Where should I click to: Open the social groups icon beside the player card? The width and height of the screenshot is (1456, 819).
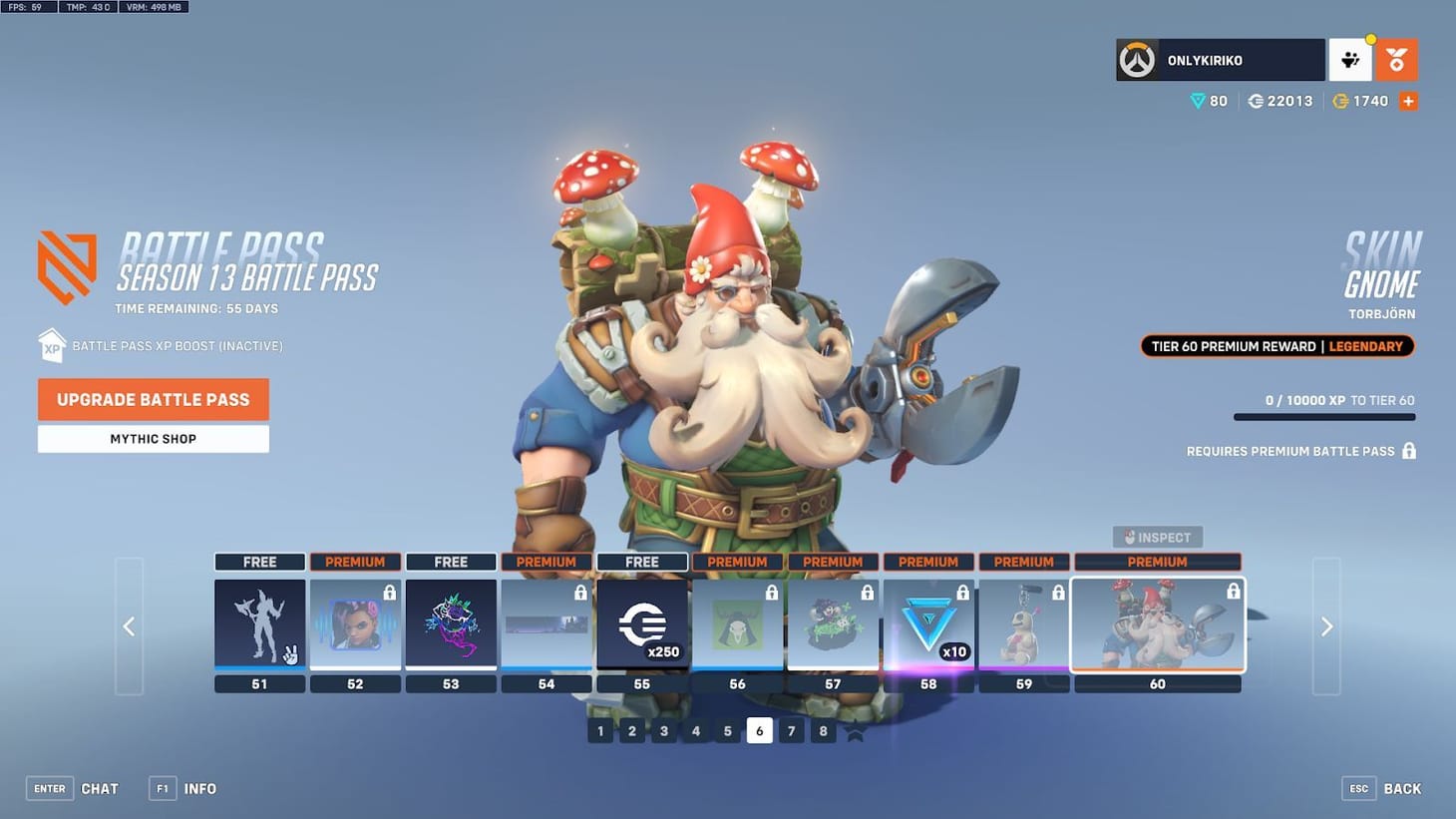click(1350, 60)
